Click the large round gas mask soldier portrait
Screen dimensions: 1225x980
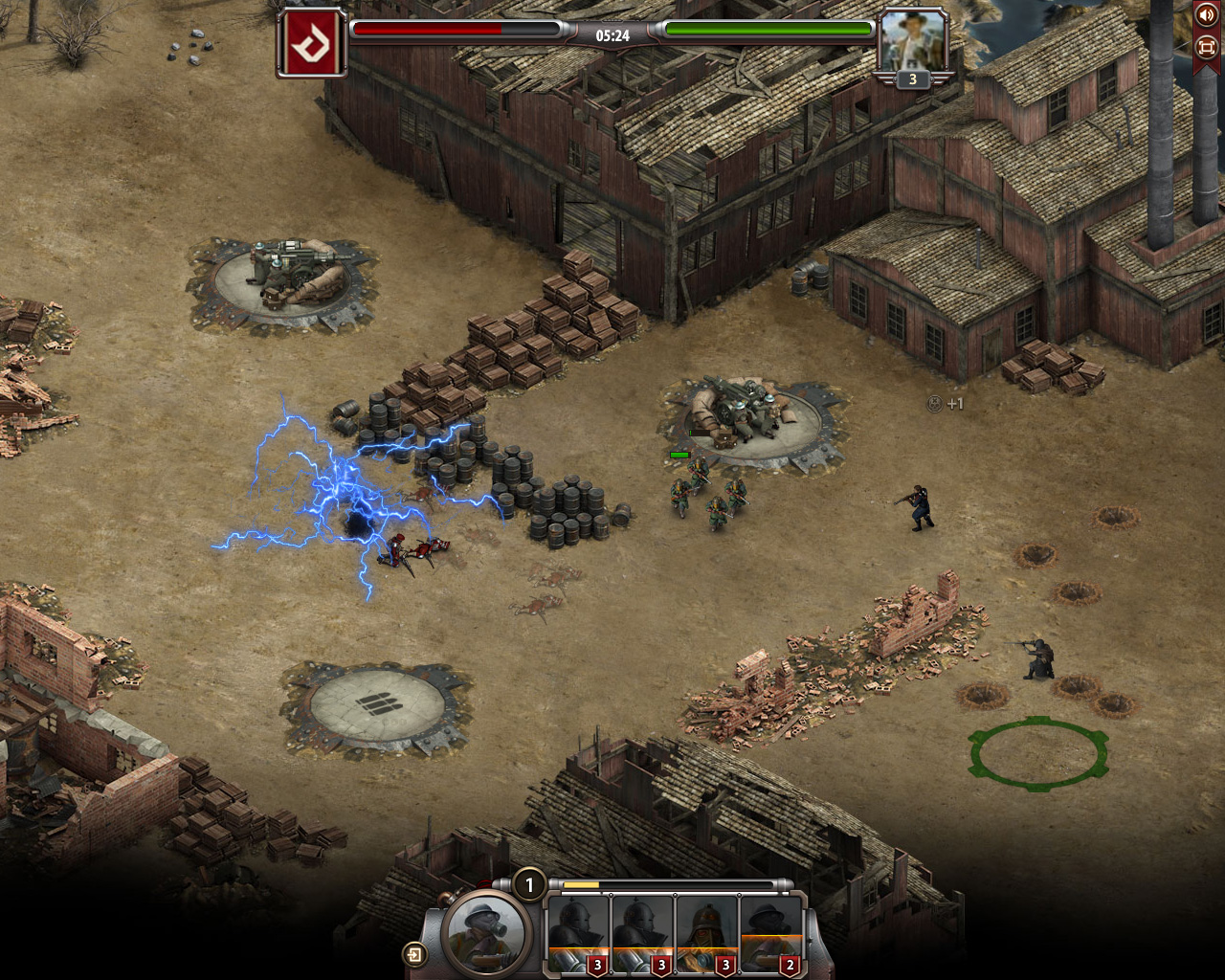coord(485,933)
